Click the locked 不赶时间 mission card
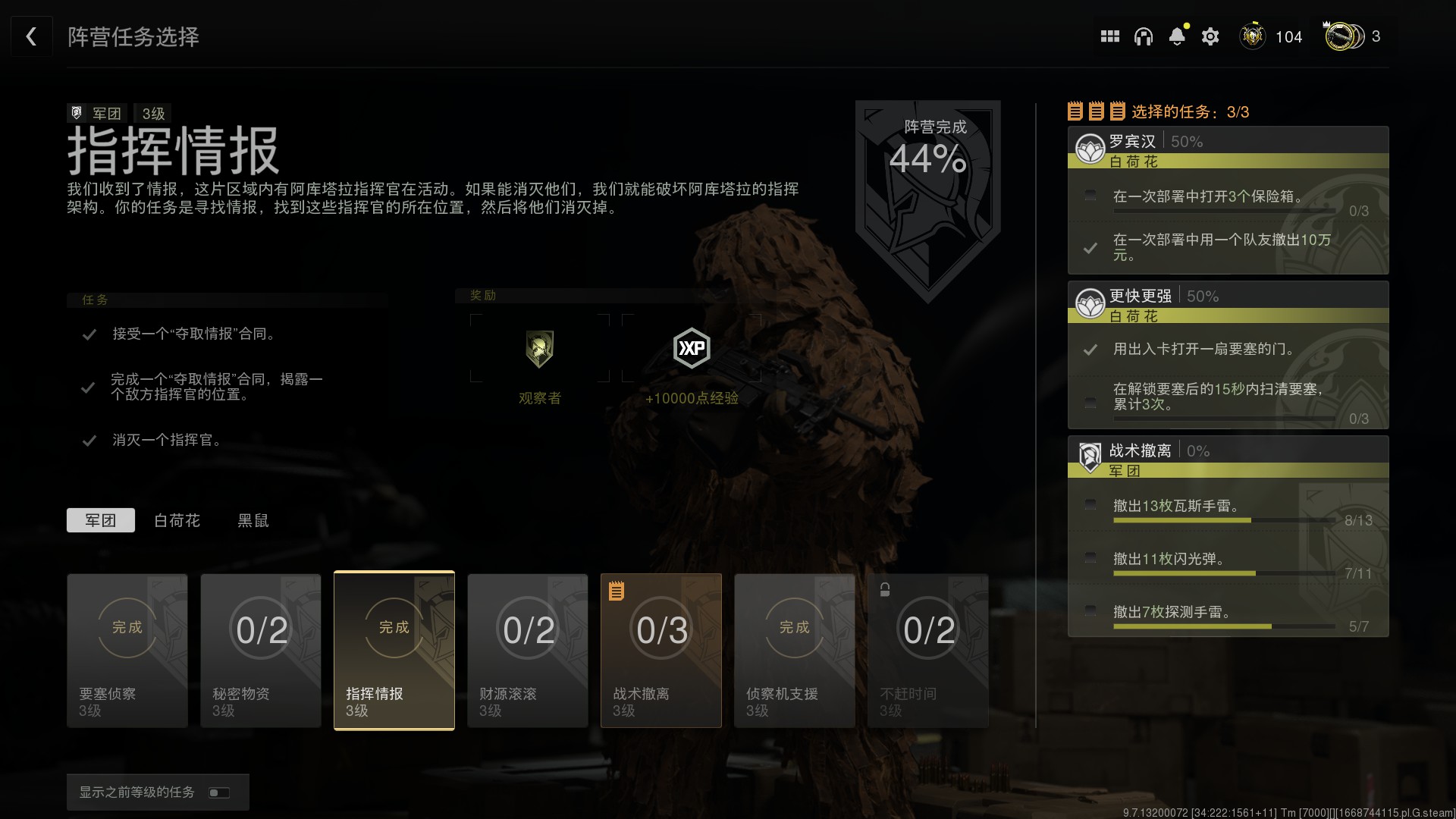 click(928, 651)
